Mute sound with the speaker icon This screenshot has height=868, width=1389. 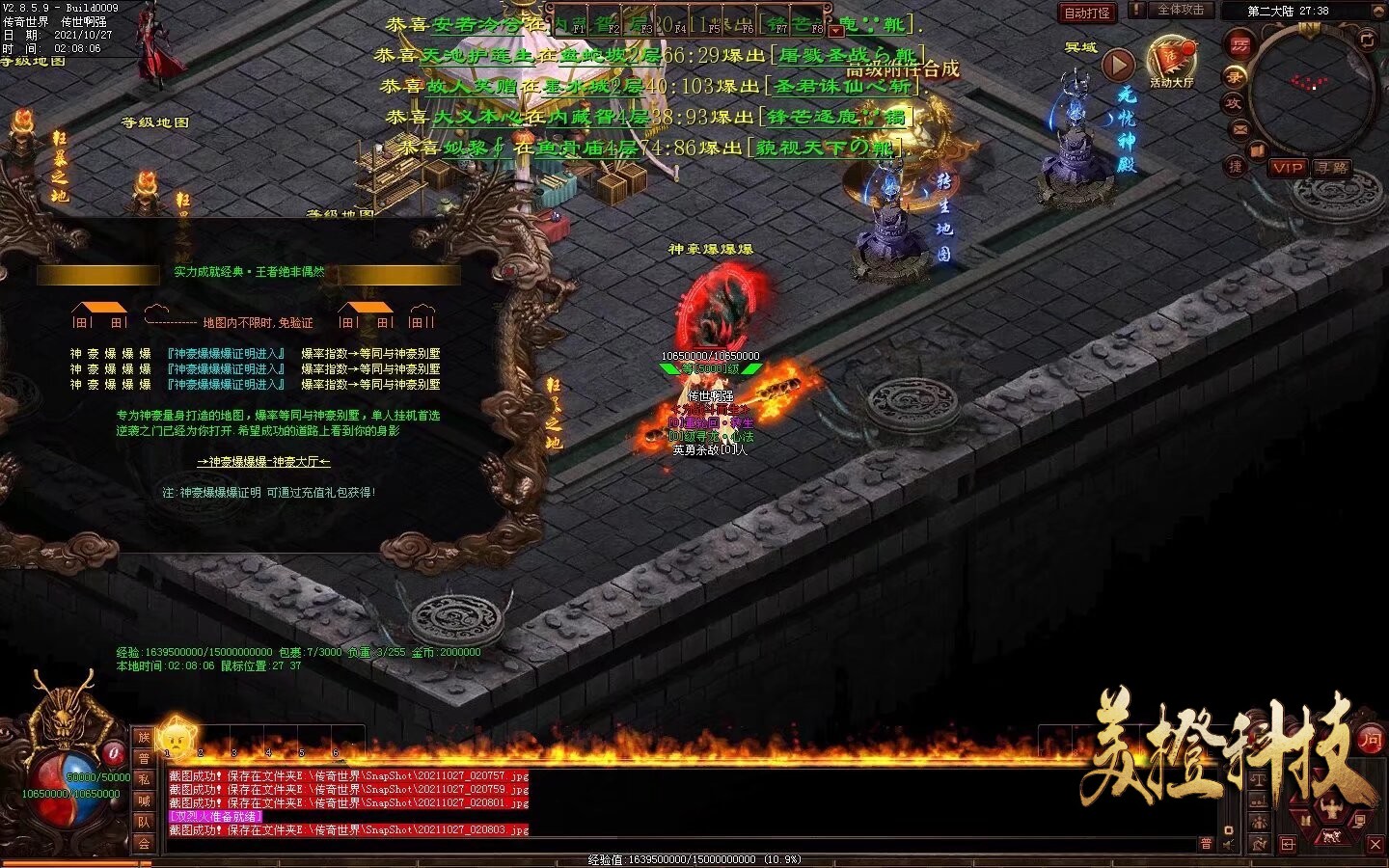pos(1227,844)
